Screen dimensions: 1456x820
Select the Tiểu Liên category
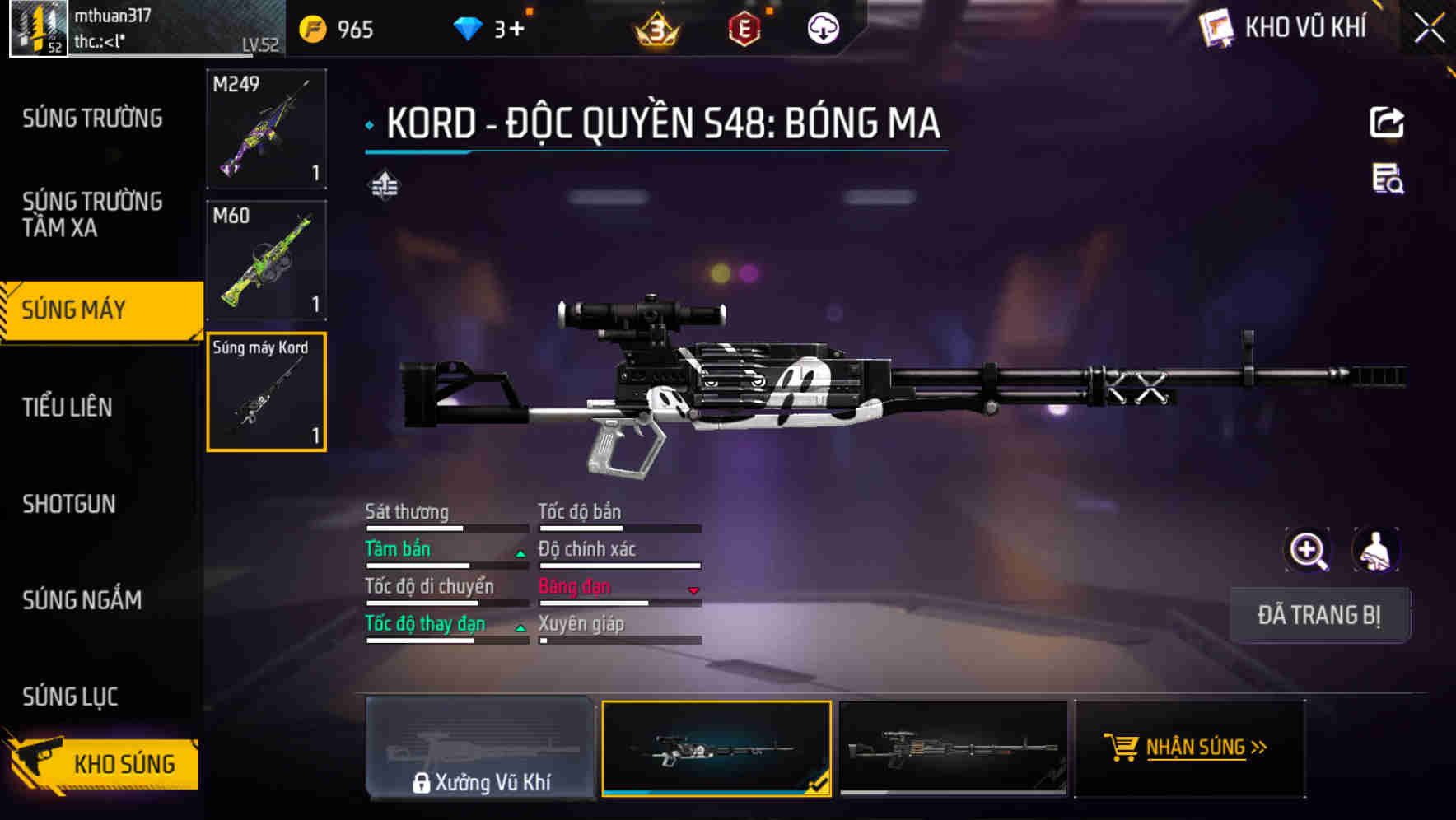(x=68, y=407)
